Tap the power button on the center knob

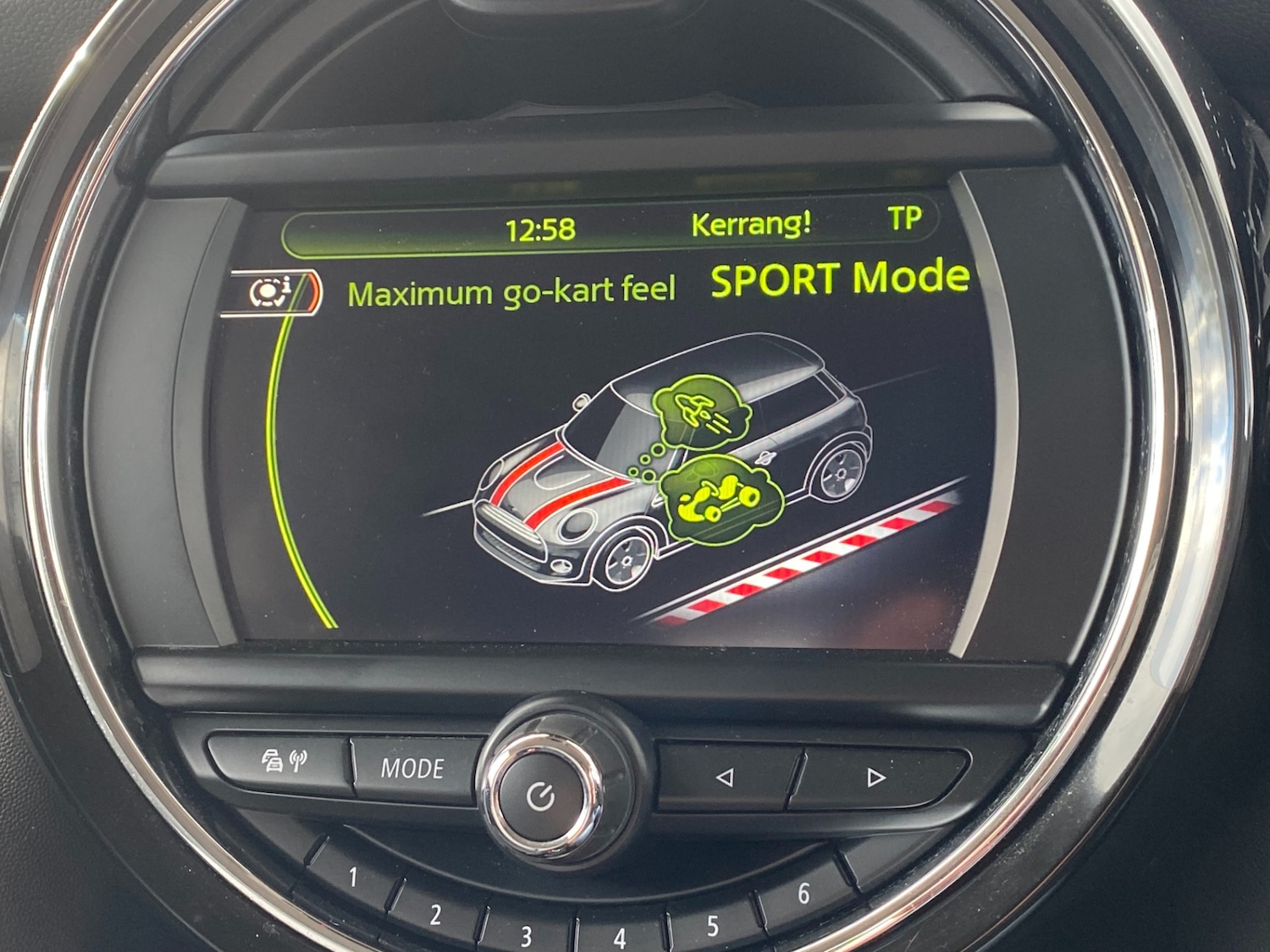click(x=540, y=795)
